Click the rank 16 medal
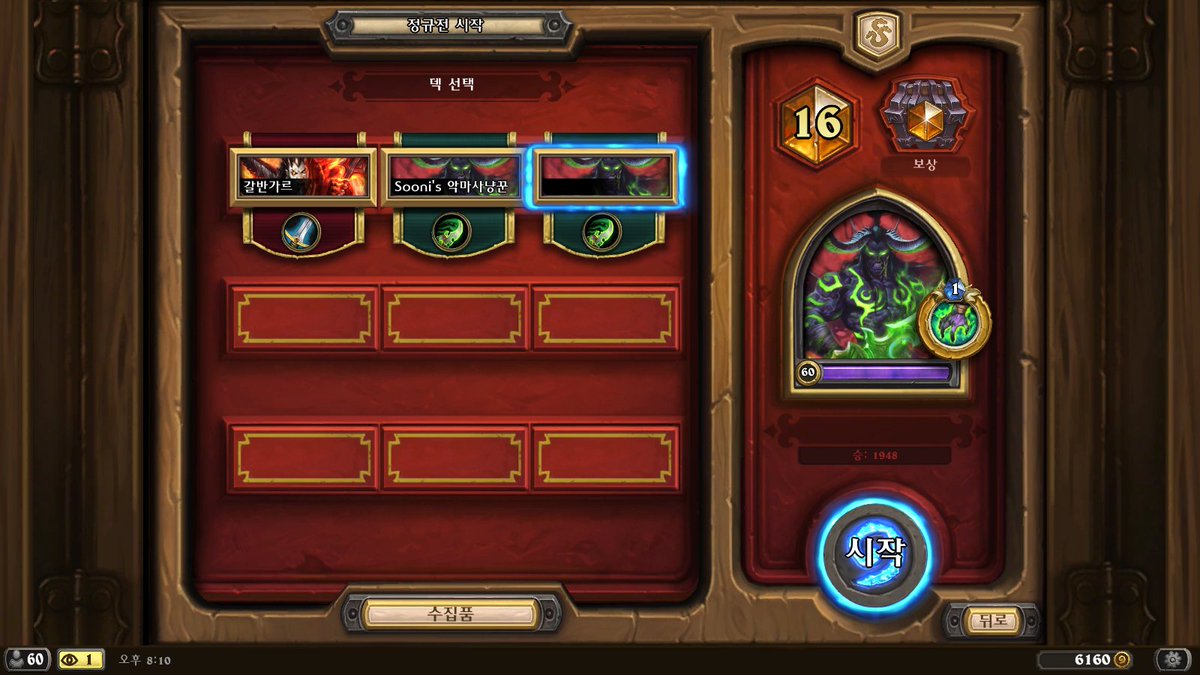The height and width of the screenshot is (675, 1200). point(818,123)
